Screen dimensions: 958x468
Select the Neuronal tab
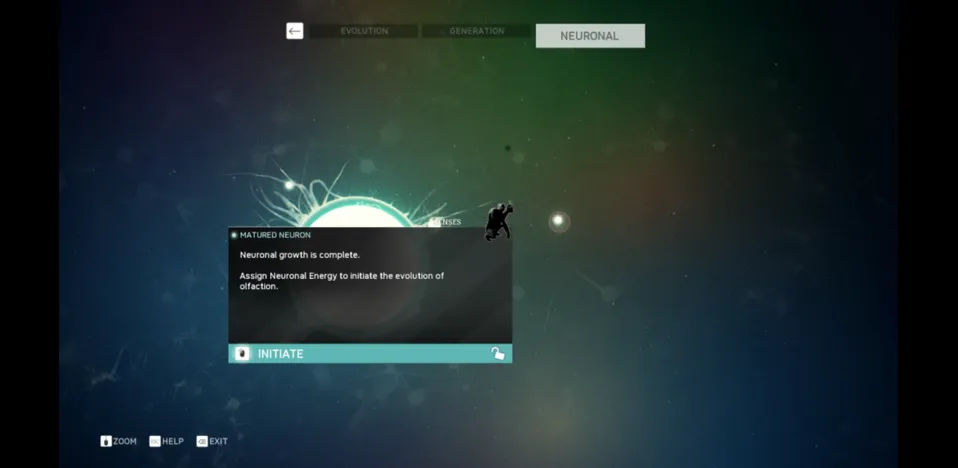pyautogui.click(x=589, y=36)
